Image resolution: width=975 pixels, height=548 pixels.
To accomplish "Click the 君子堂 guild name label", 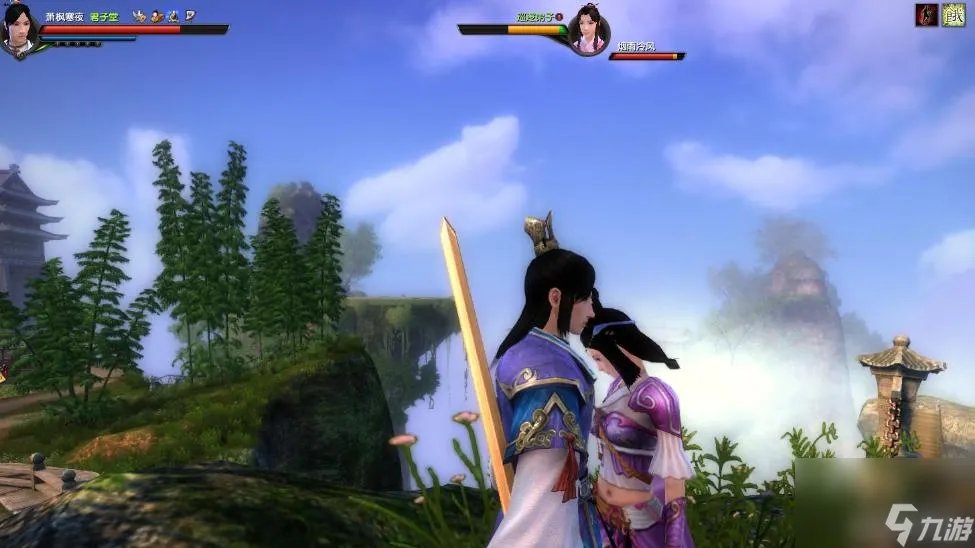I will tap(105, 16).
